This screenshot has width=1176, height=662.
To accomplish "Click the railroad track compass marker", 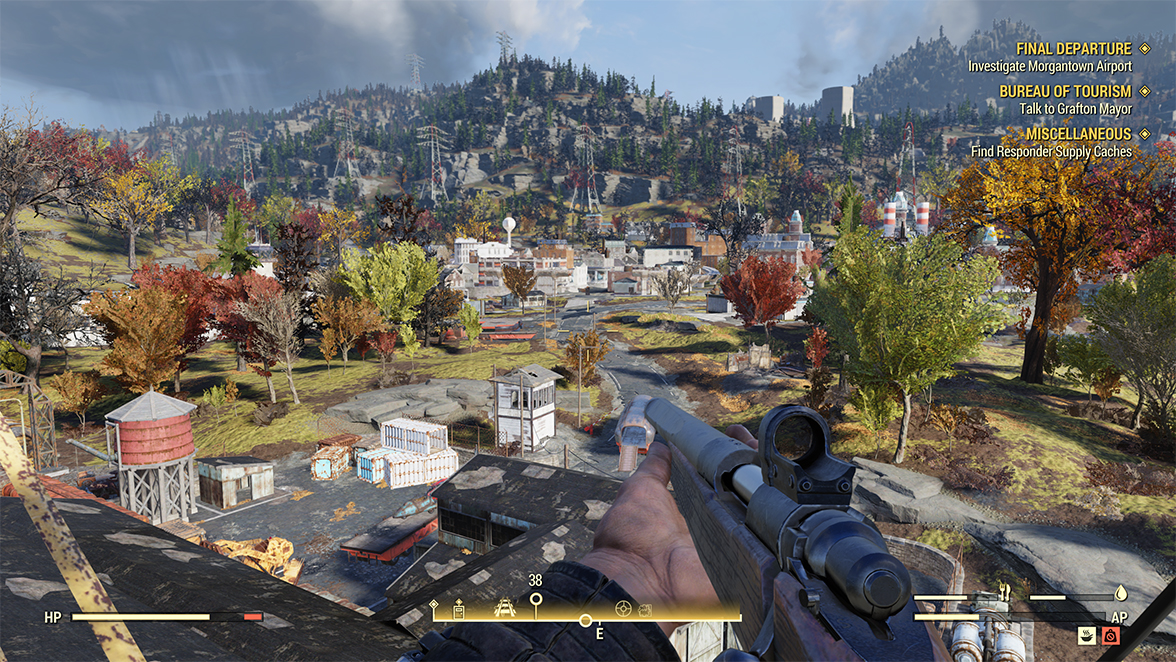I will click(505, 607).
